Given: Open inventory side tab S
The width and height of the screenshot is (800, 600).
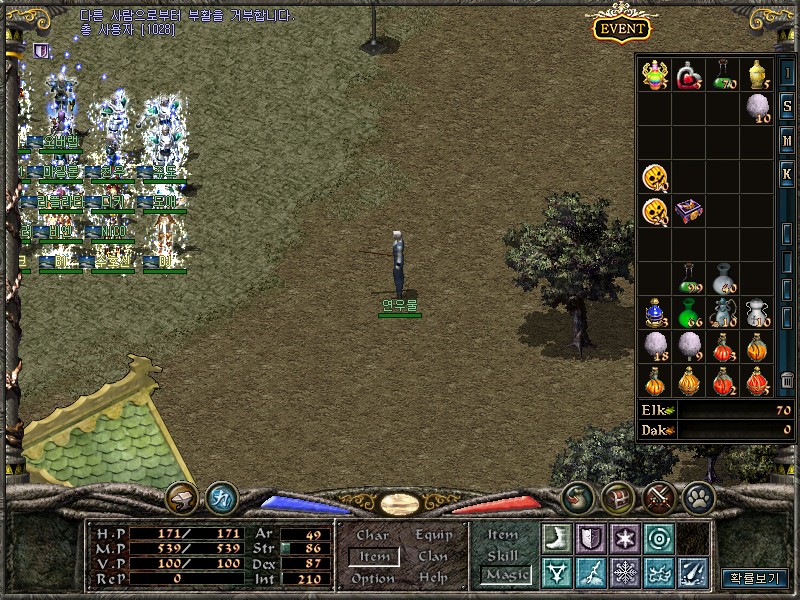Looking at the screenshot, I should pos(787,107).
